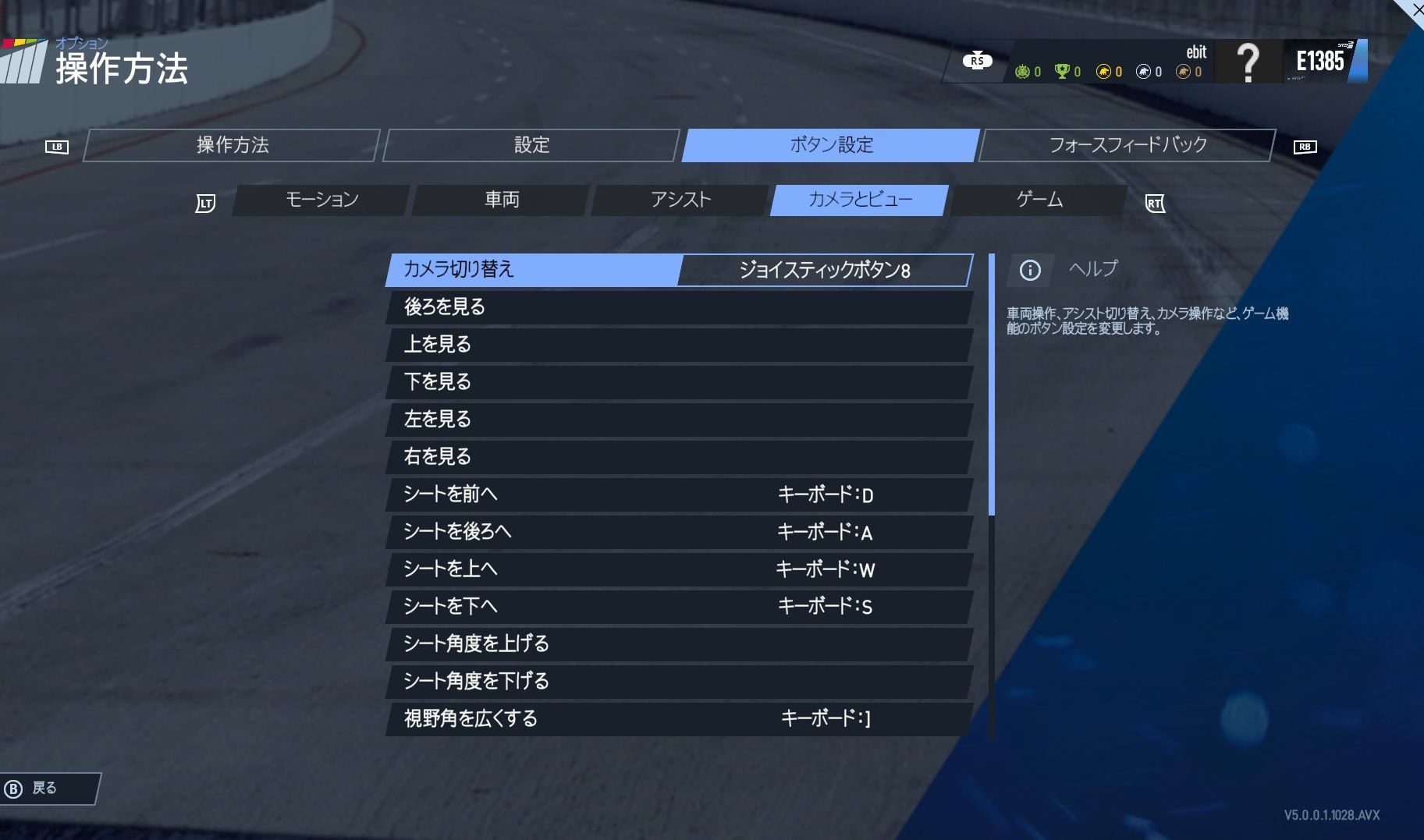1424x840 pixels.
Task: Click the silver medal counter icon
Action: (1142, 71)
